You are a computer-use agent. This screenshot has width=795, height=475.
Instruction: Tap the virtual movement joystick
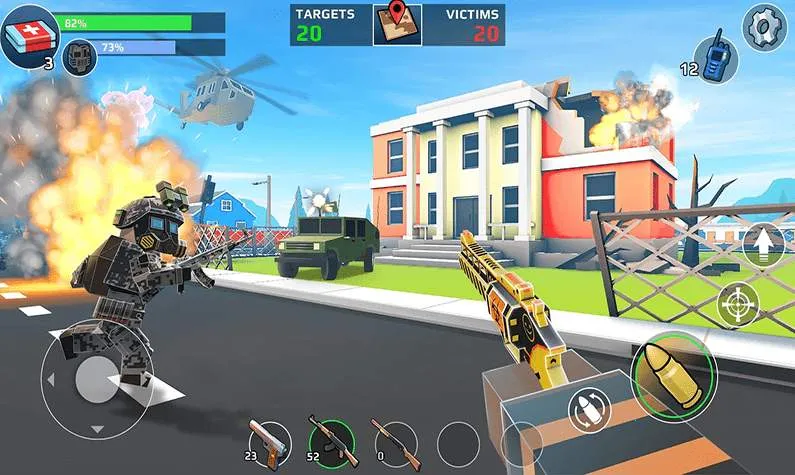coord(96,380)
